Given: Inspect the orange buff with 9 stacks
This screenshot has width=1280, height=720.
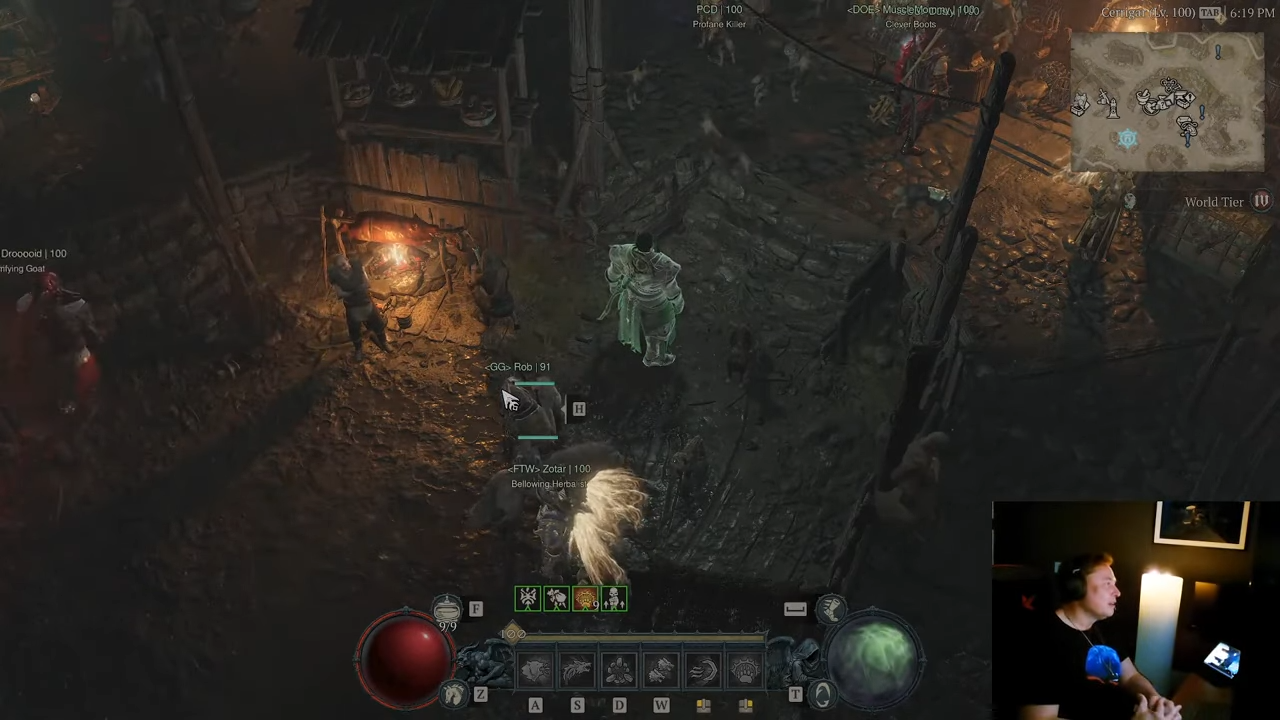Looking at the screenshot, I should pyautogui.click(x=585, y=599).
